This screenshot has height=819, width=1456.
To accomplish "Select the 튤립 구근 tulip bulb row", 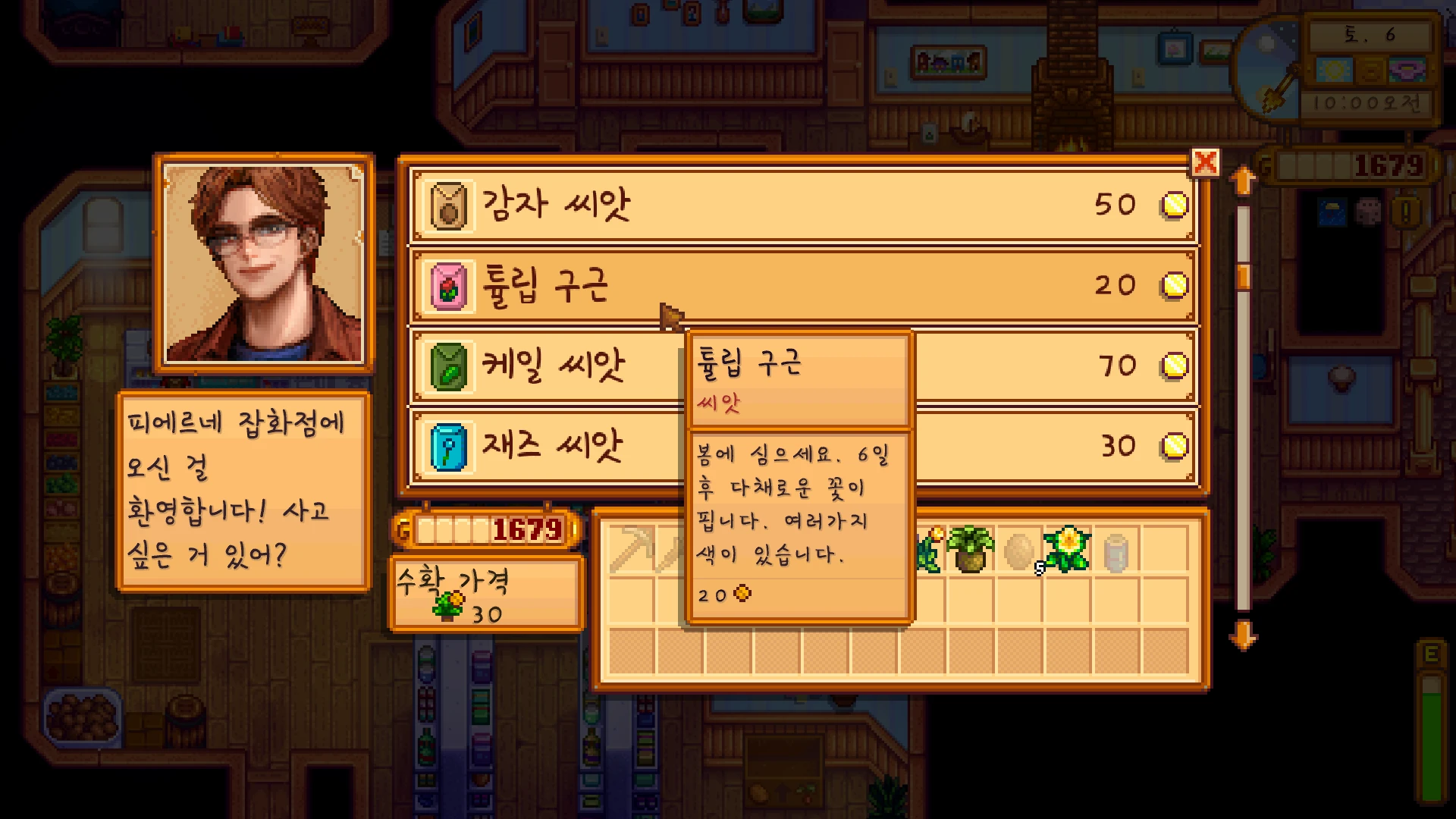I will 802,285.
